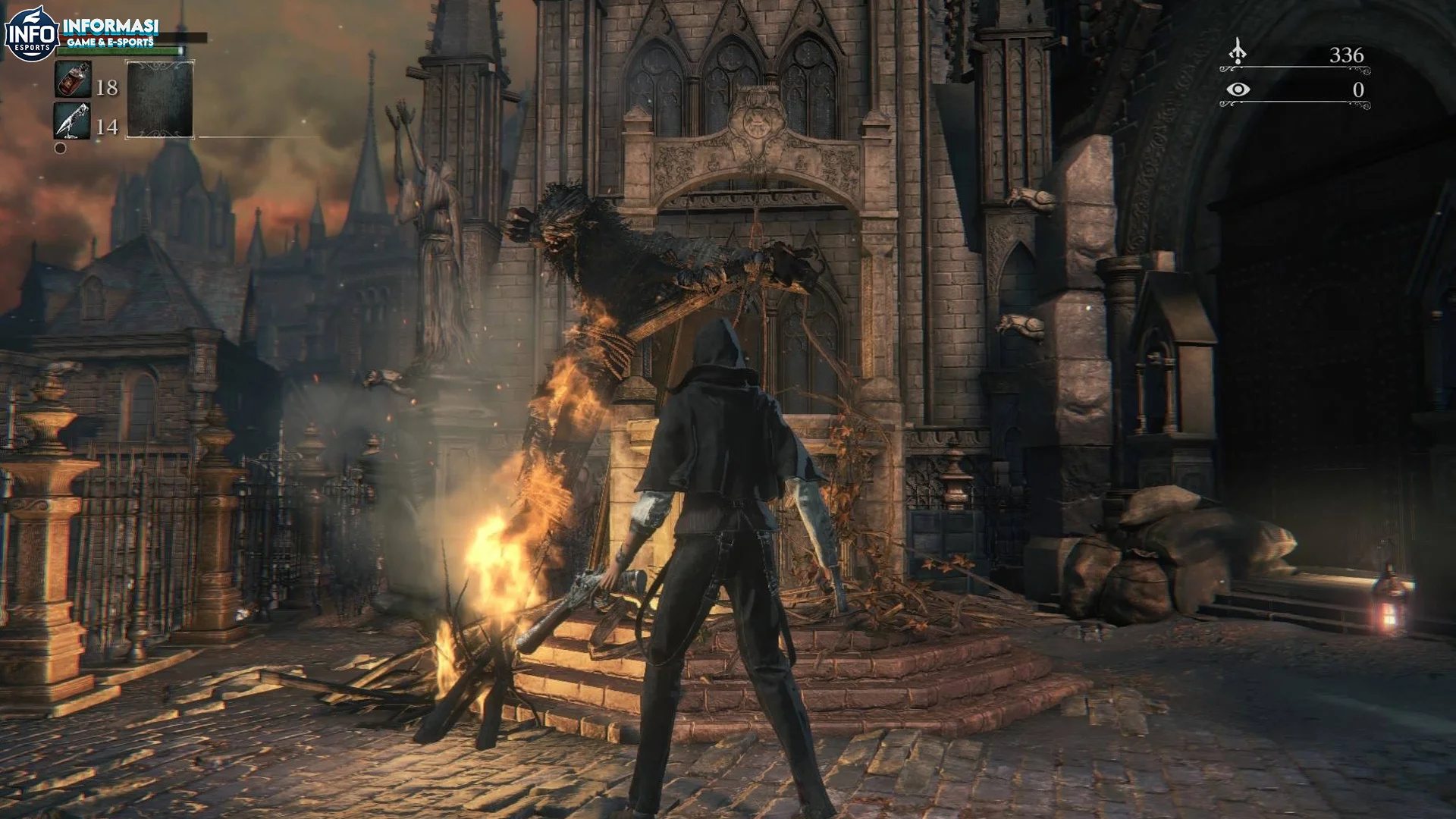Expand the Insight counter showing 0
Image resolution: width=1456 pixels, height=819 pixels.
pos(1360,90)
